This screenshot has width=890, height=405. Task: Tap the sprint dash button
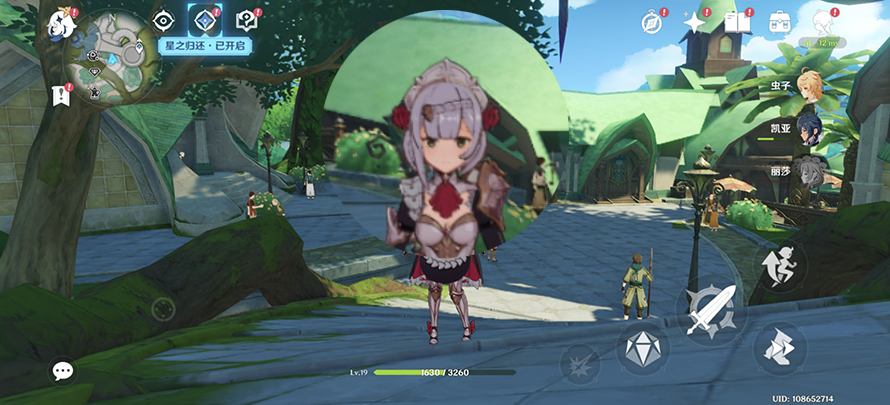click(780, 344)
